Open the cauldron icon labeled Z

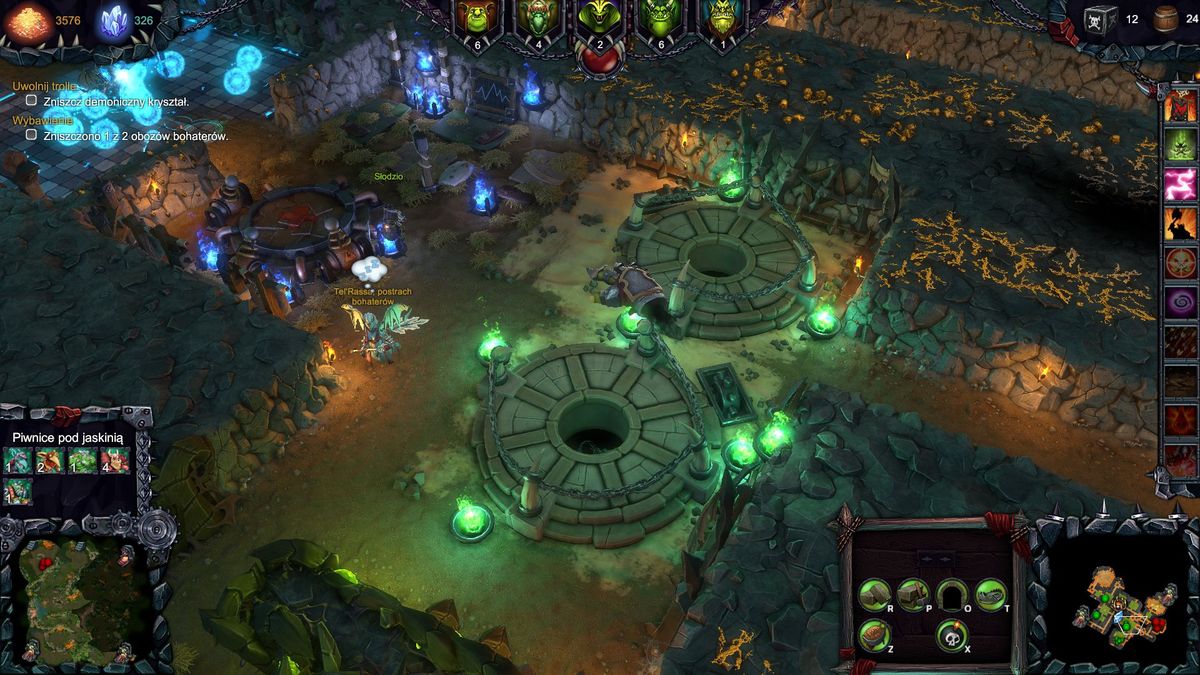point(875,635)
